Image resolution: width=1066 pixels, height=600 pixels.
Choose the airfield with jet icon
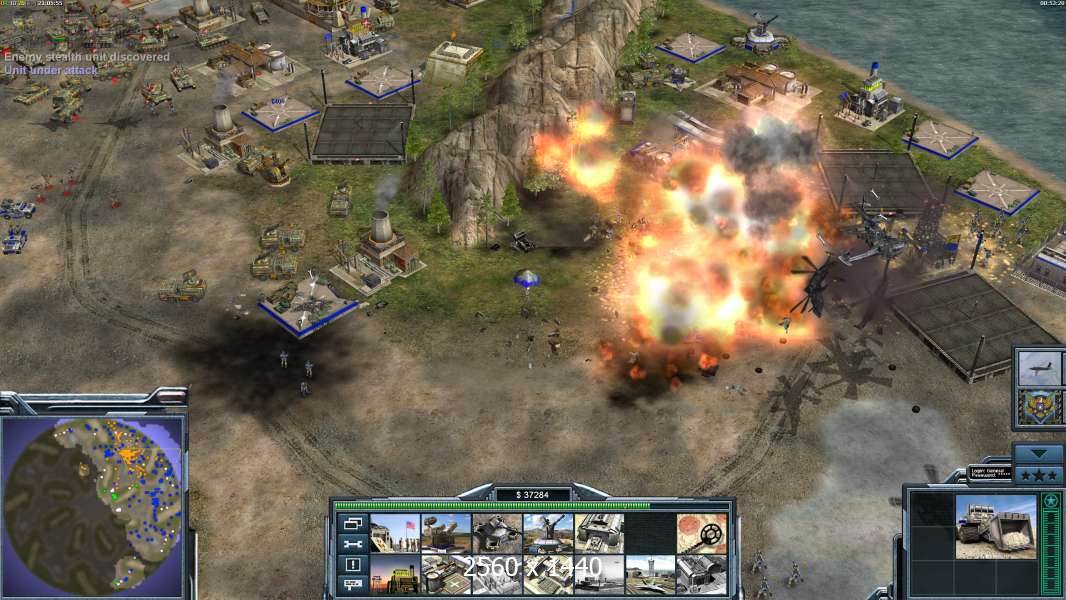(650, 574)
